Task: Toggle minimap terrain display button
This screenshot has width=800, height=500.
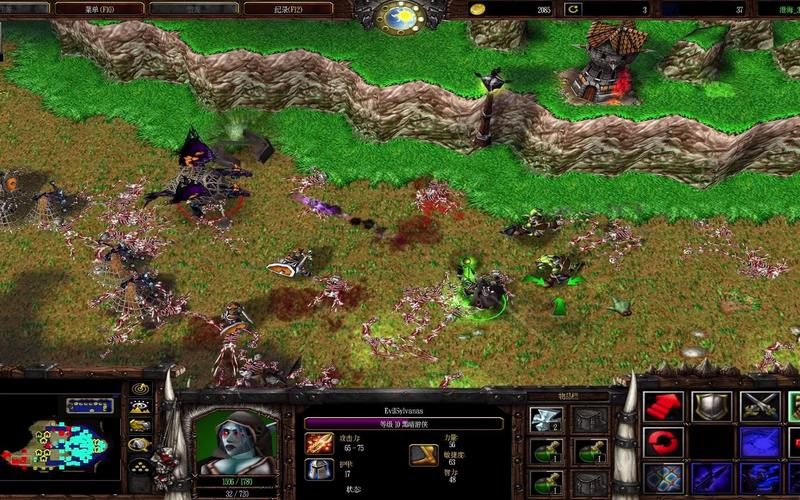Action: 140,407
